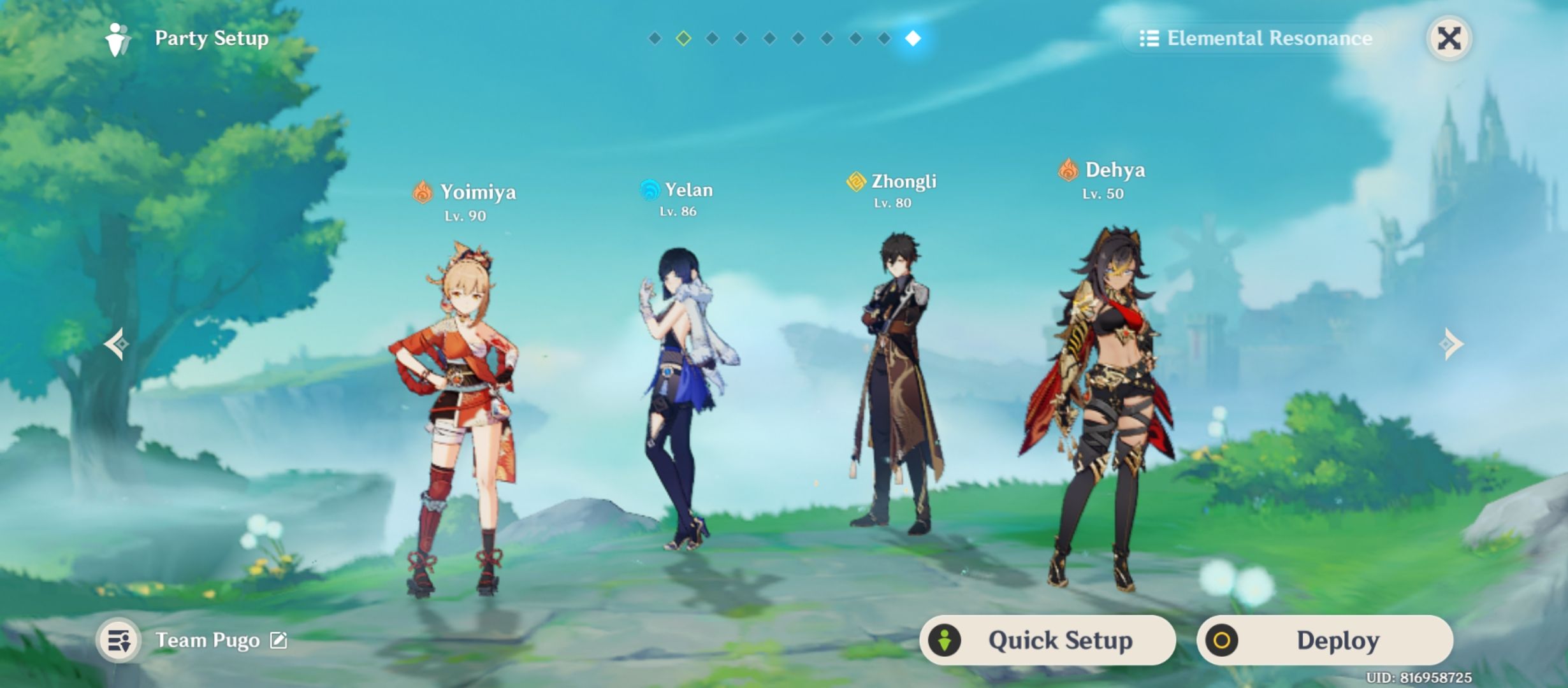This screenshot has width=1568, height=688.
Task: Click the Party Setup person icon
Action: (117, 38)
